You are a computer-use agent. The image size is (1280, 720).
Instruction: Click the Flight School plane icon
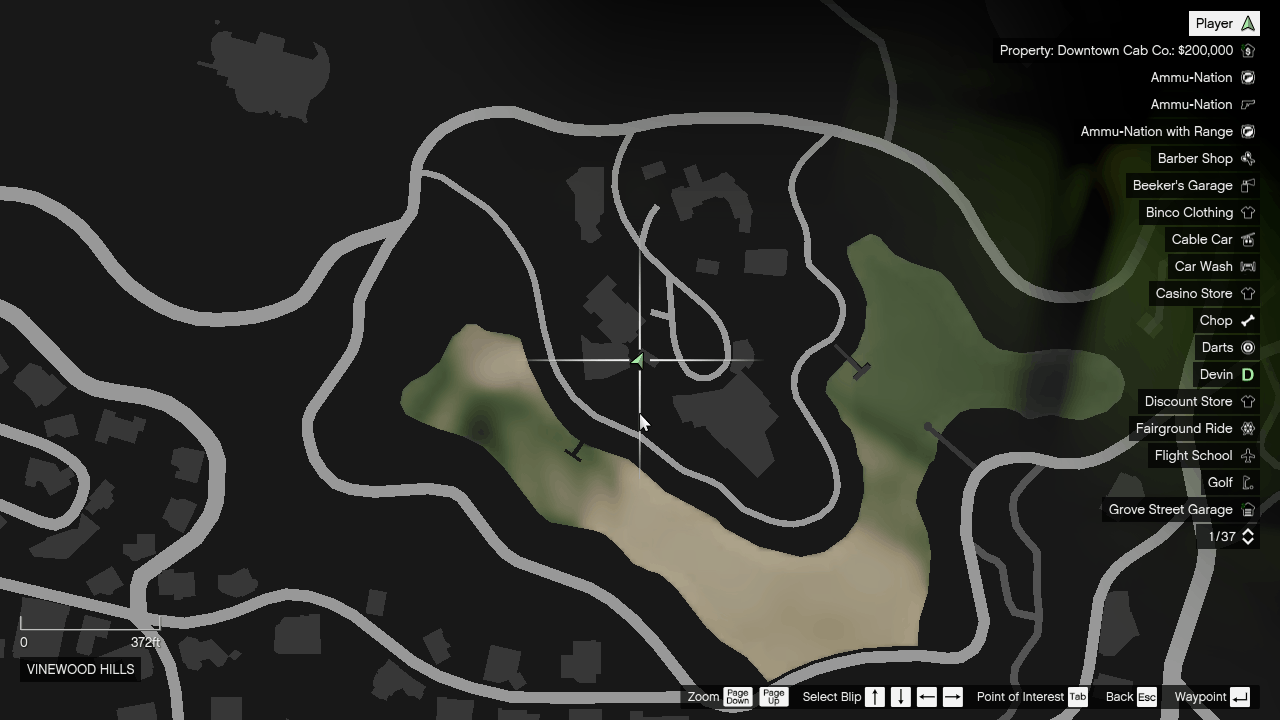[x=1246, y=455]
